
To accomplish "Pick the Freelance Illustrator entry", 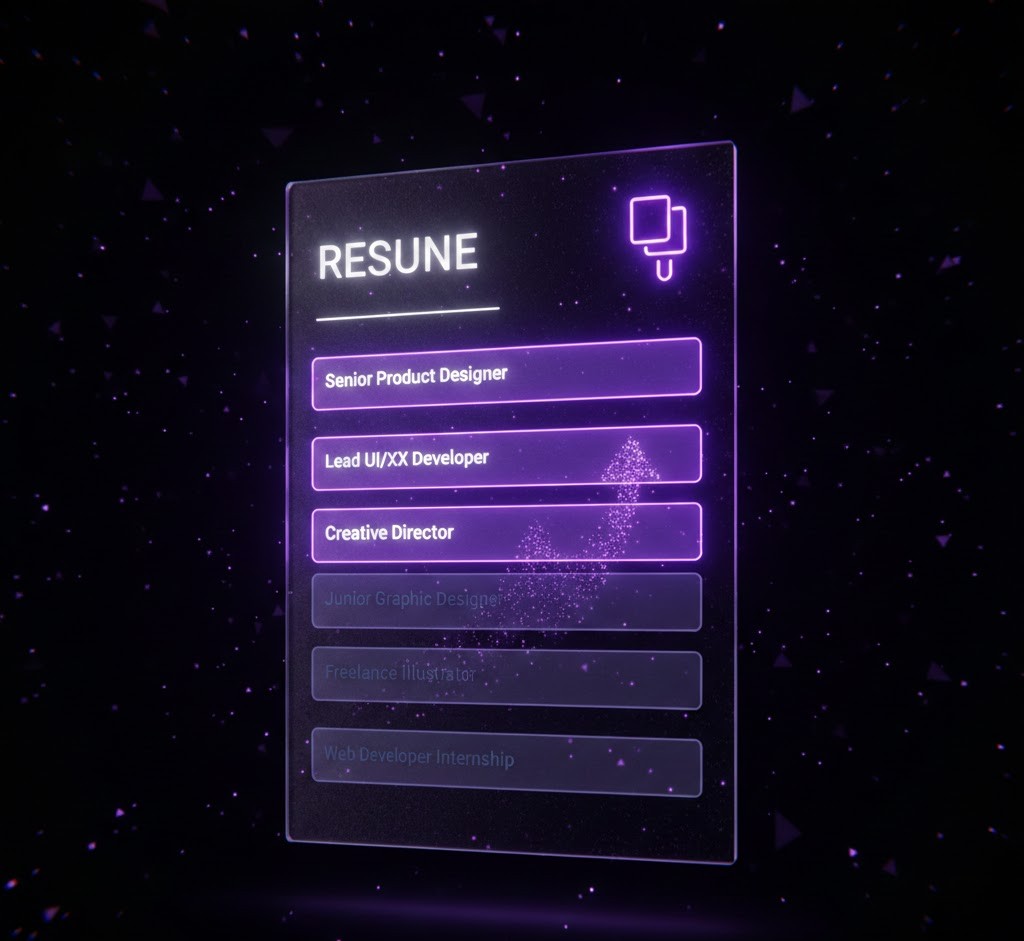I will coord(506,677).
